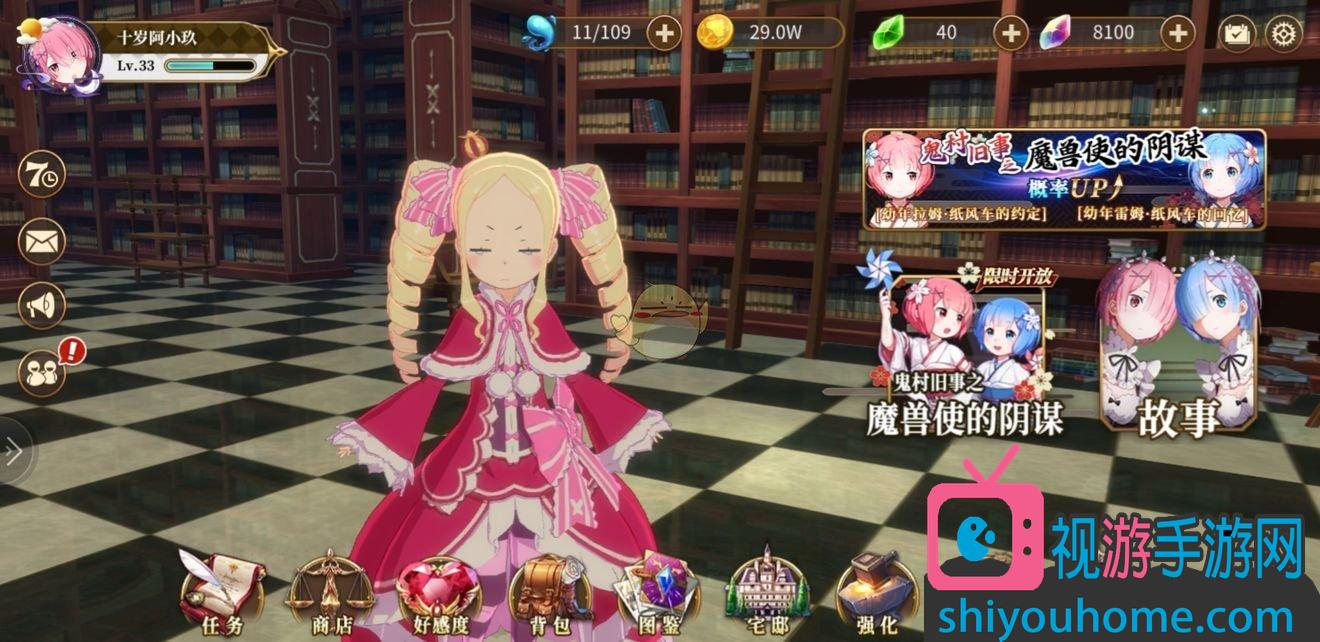Add stamina with the plus button
This screenshot has width=1320, height=642.
664,33
